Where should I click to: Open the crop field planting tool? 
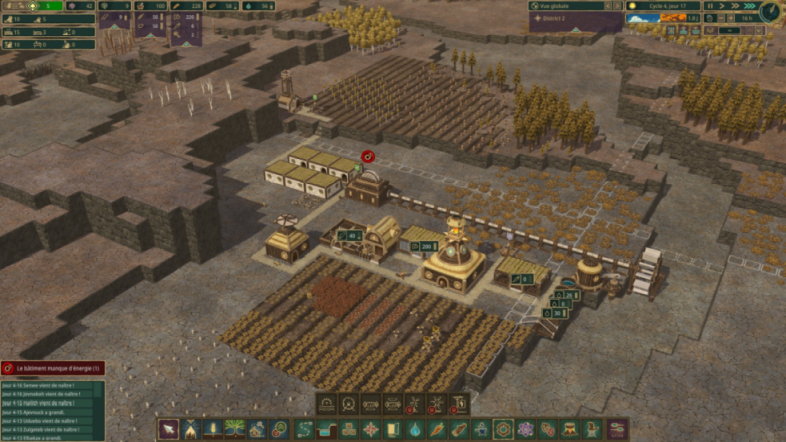click(213, 429)
